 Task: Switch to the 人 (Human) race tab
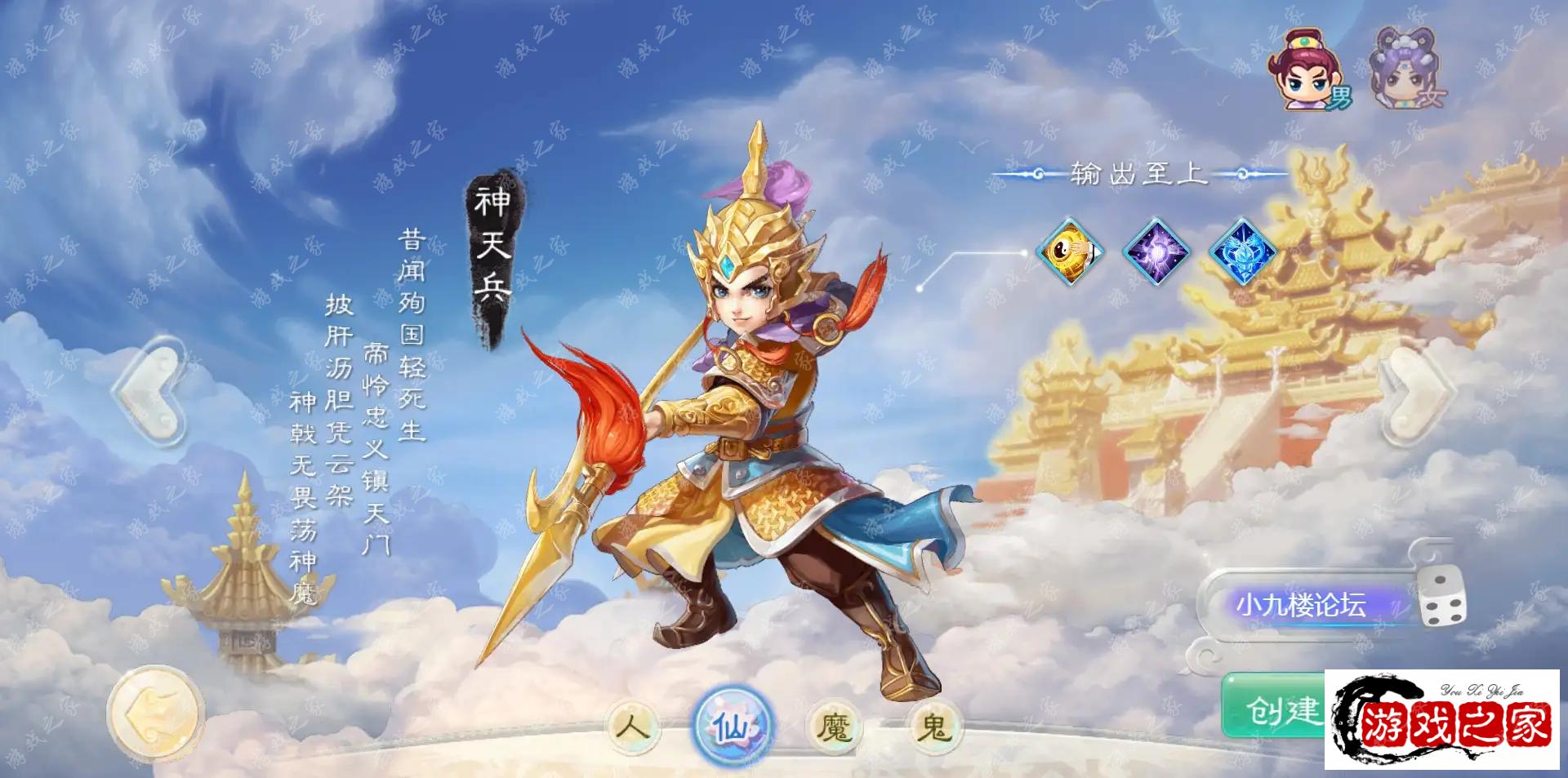[634, 726]
